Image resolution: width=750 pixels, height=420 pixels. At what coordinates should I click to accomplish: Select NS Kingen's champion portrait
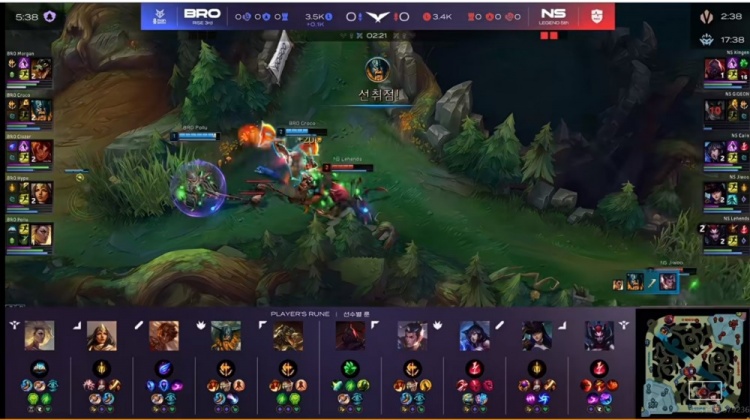(714, 68)
